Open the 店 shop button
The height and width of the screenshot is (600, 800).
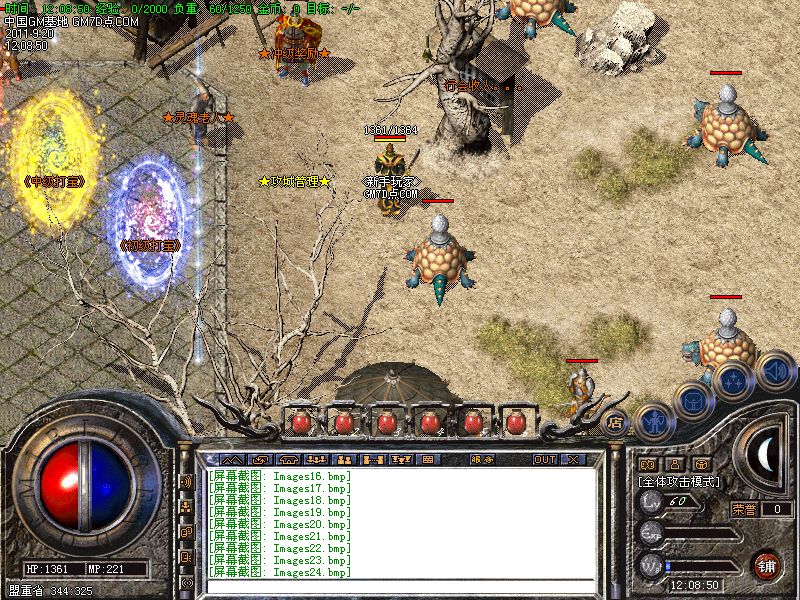[616, 422]
